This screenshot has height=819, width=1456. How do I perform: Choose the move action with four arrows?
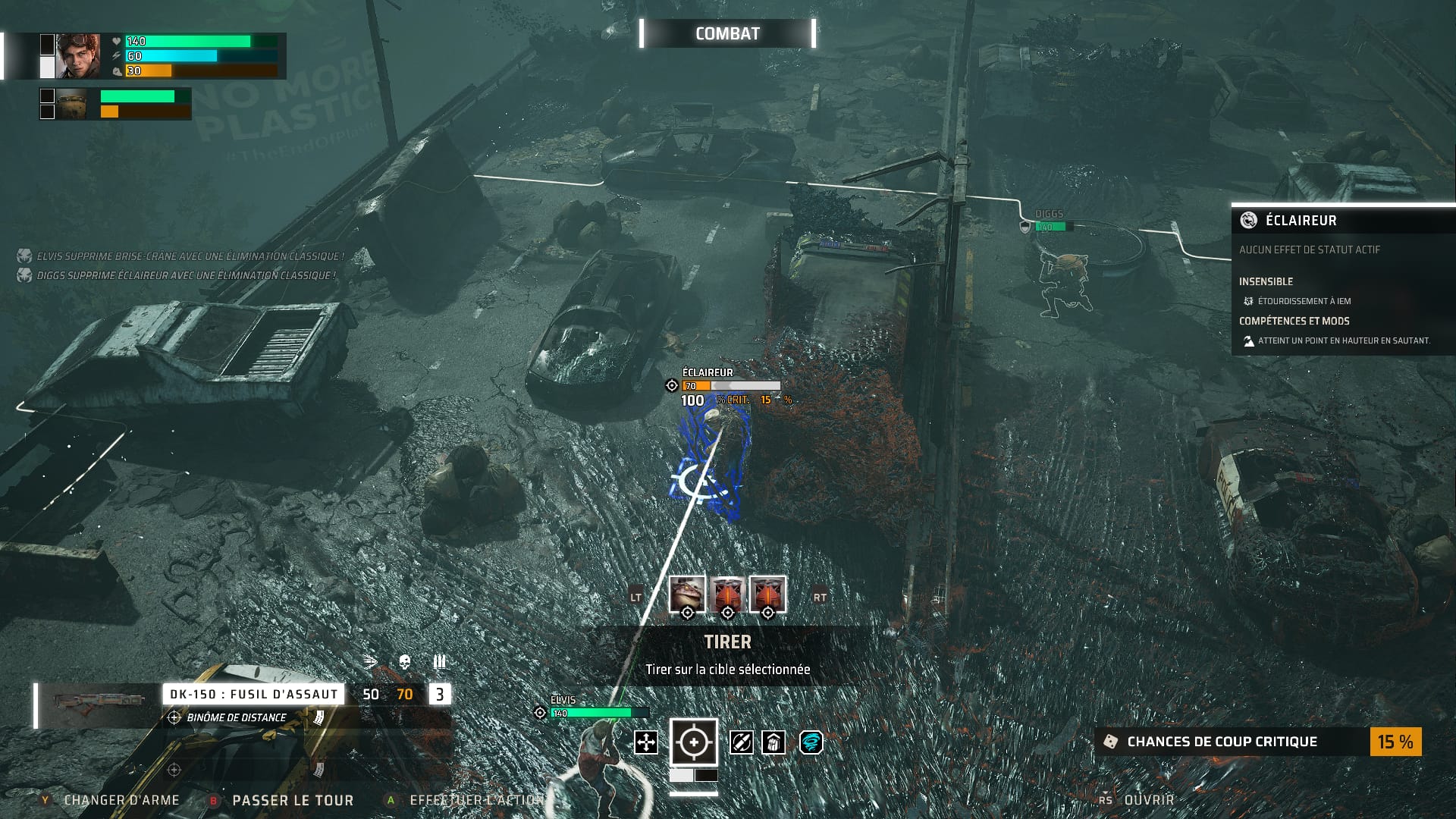(x=645, y=742)
